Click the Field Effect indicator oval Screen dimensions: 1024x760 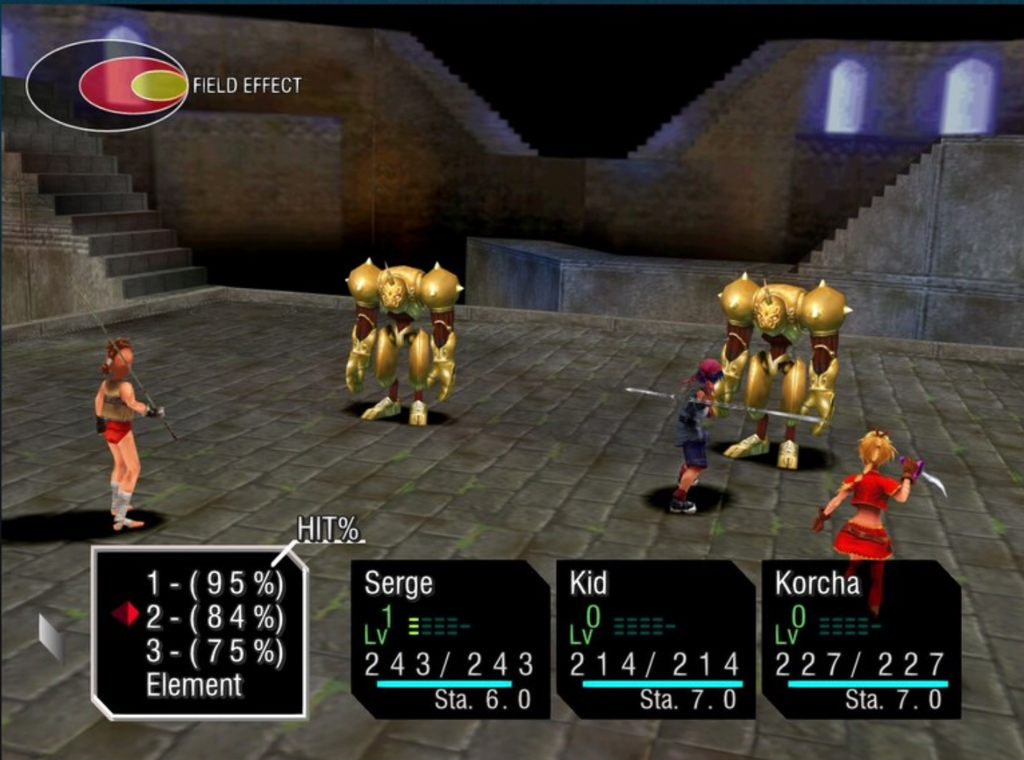pyautogui.click(x=107, y=85)
